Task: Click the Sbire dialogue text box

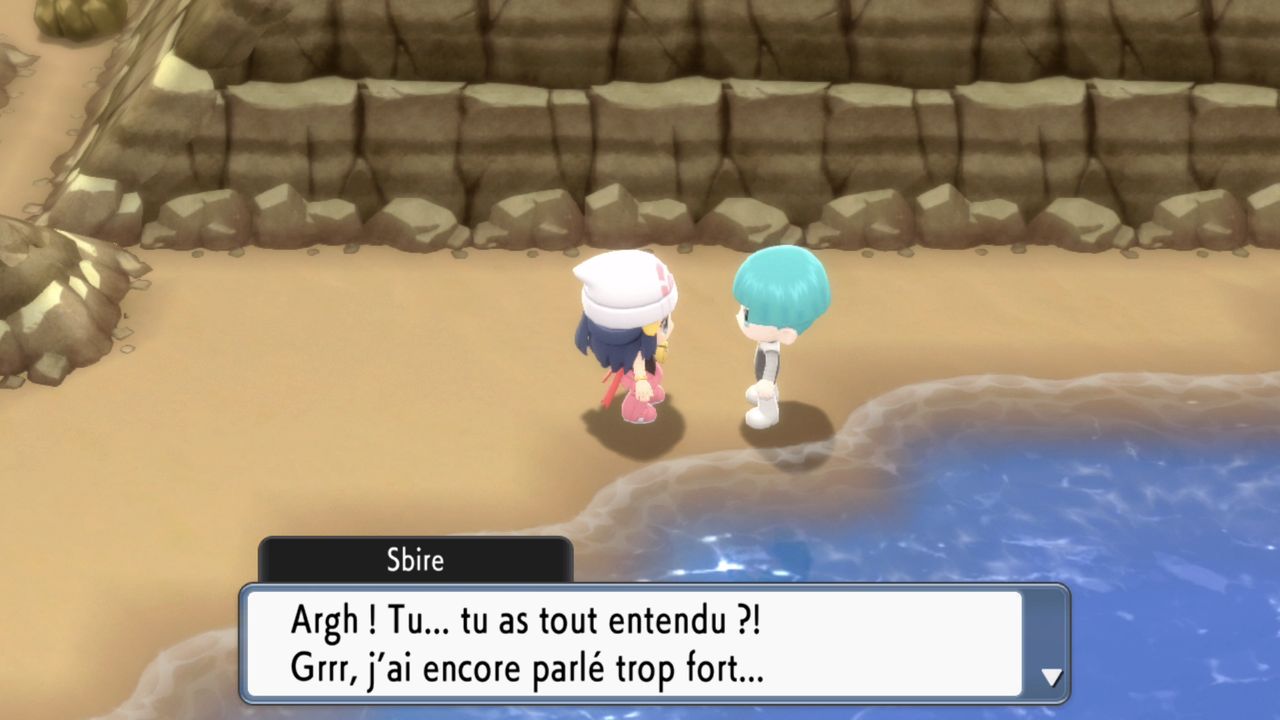Action: click(x=634, y=644)
